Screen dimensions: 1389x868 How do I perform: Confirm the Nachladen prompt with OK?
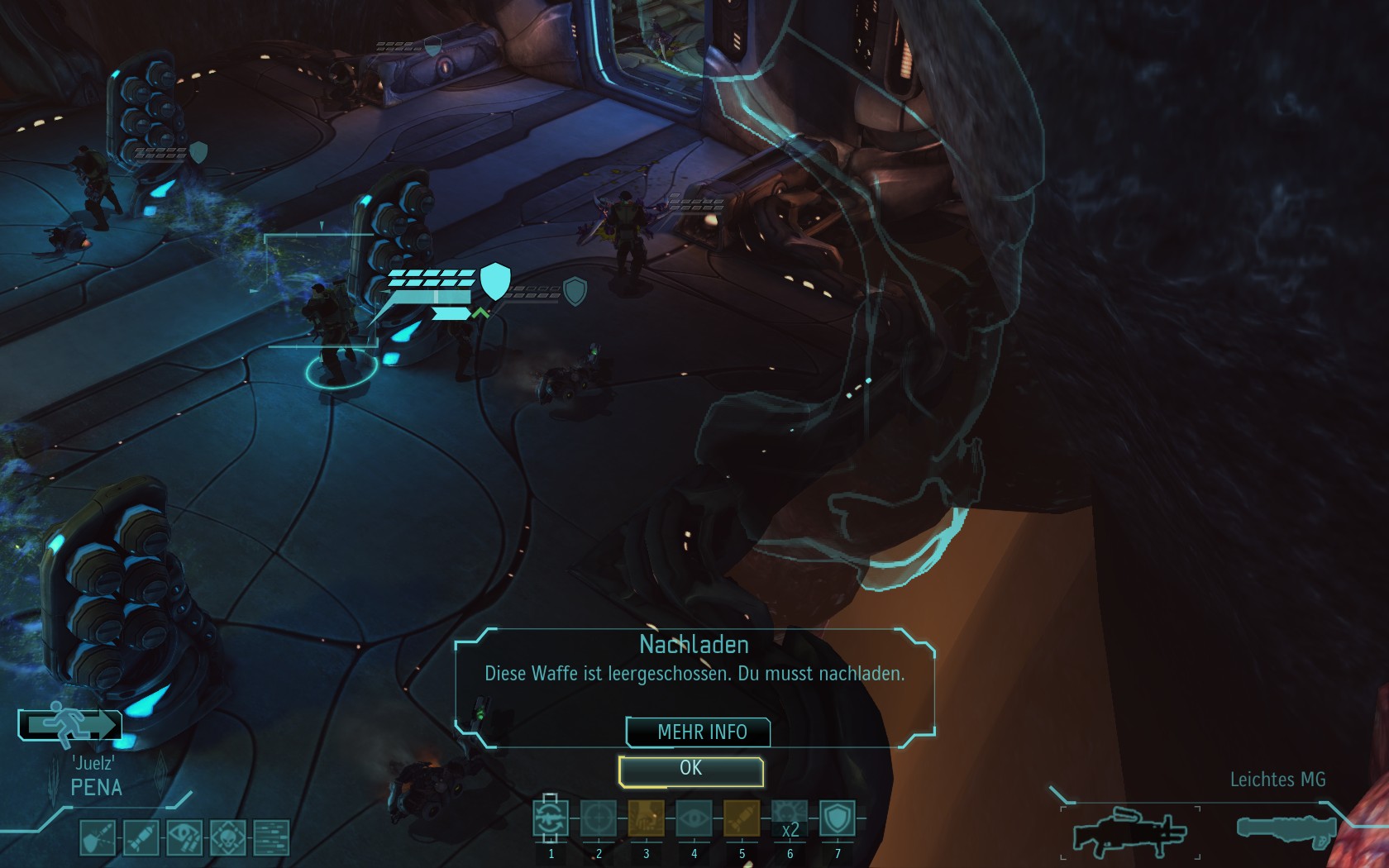691,770
